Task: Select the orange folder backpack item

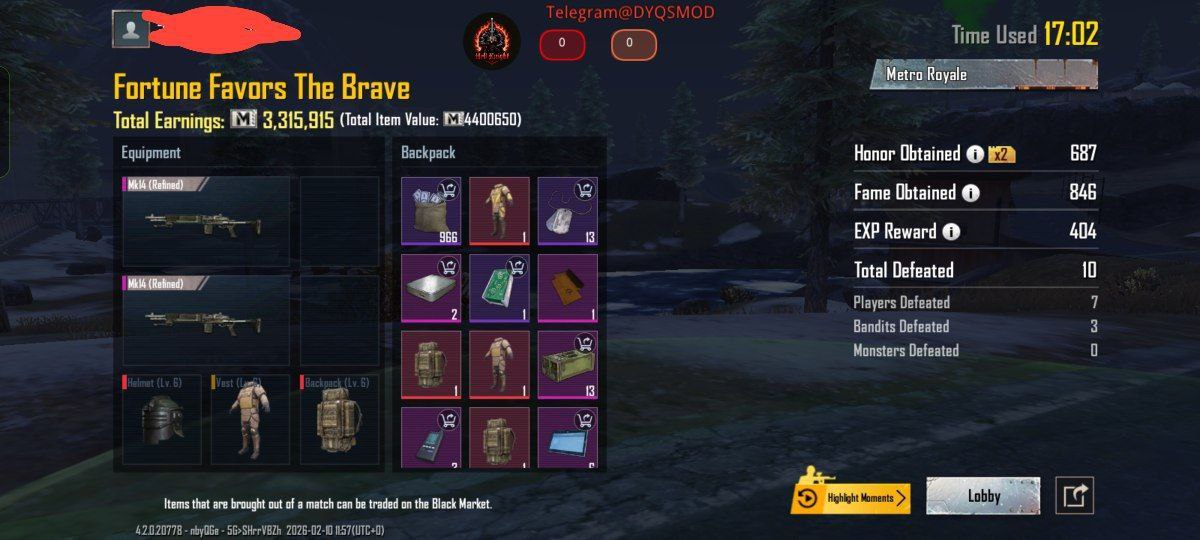Action: click(567, 288)
